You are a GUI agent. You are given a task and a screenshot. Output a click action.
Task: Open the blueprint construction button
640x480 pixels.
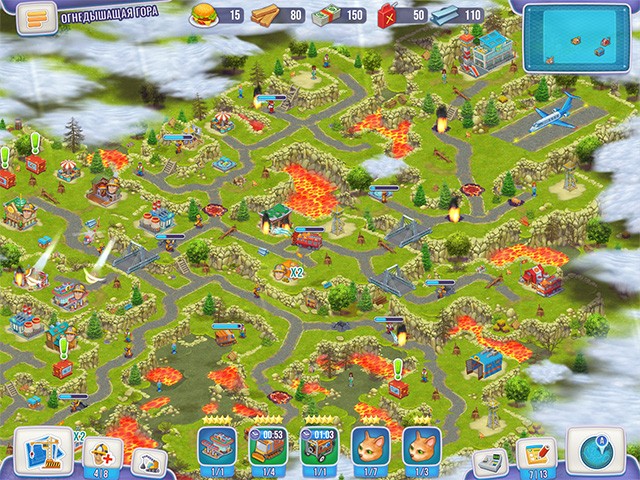tap(43, 447)
